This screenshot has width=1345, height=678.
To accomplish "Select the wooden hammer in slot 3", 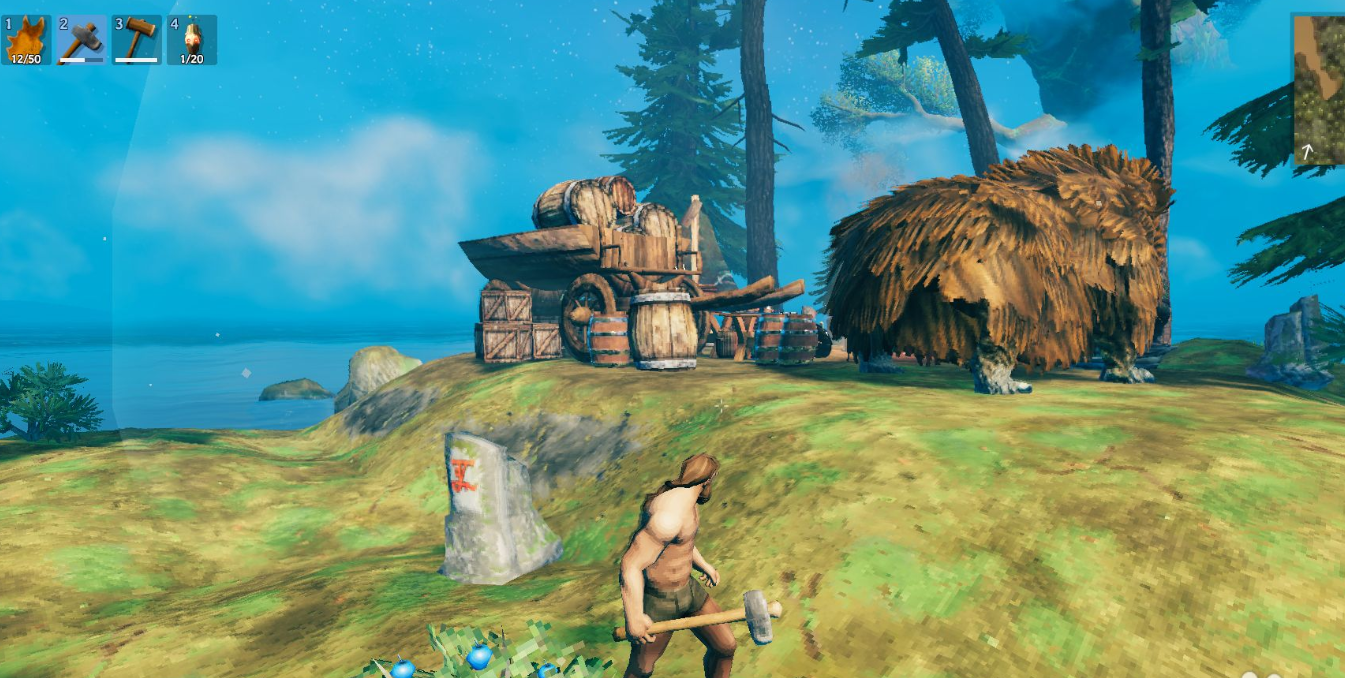I will [x=137, y=40].
